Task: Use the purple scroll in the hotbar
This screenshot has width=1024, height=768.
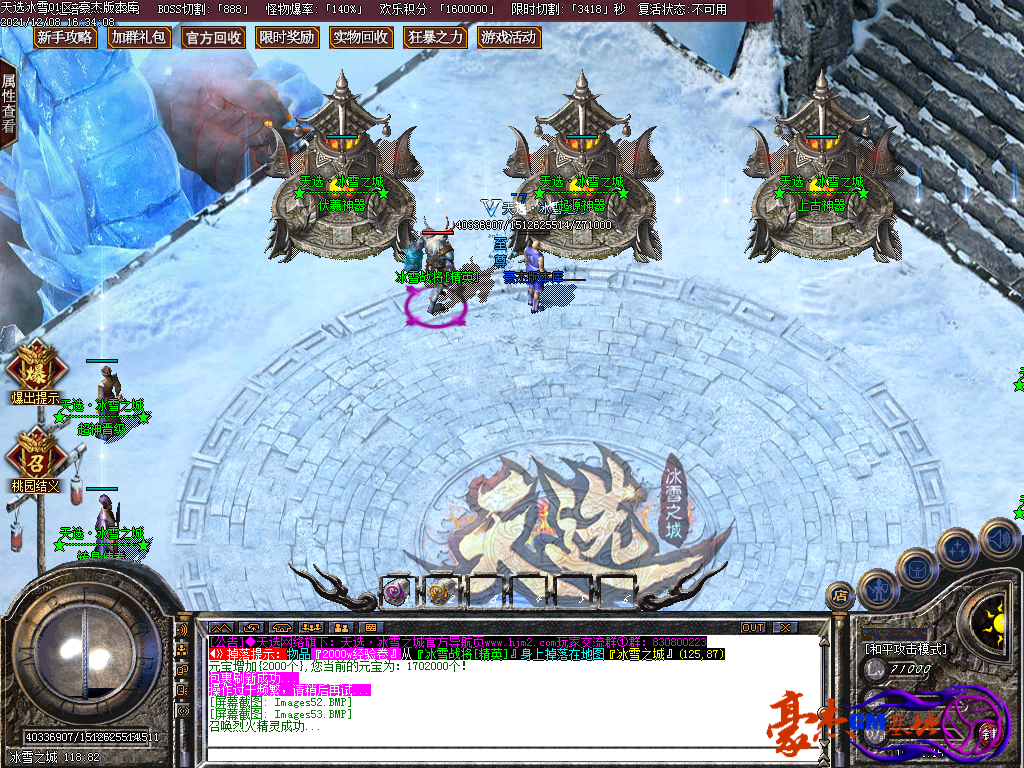Action: coord(397,592)
